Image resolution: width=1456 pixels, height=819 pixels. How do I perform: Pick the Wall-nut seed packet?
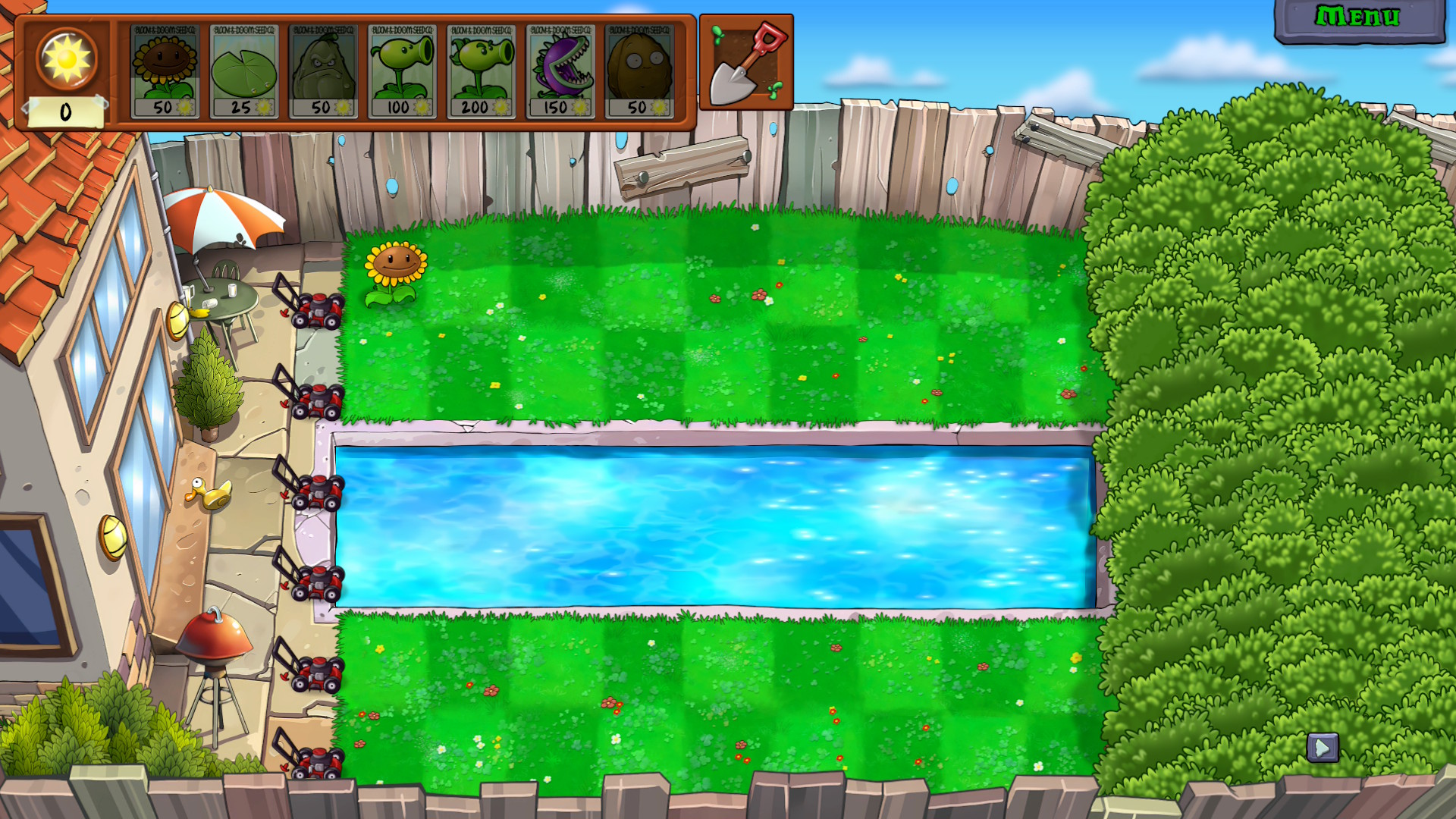(x=639, y=72)
